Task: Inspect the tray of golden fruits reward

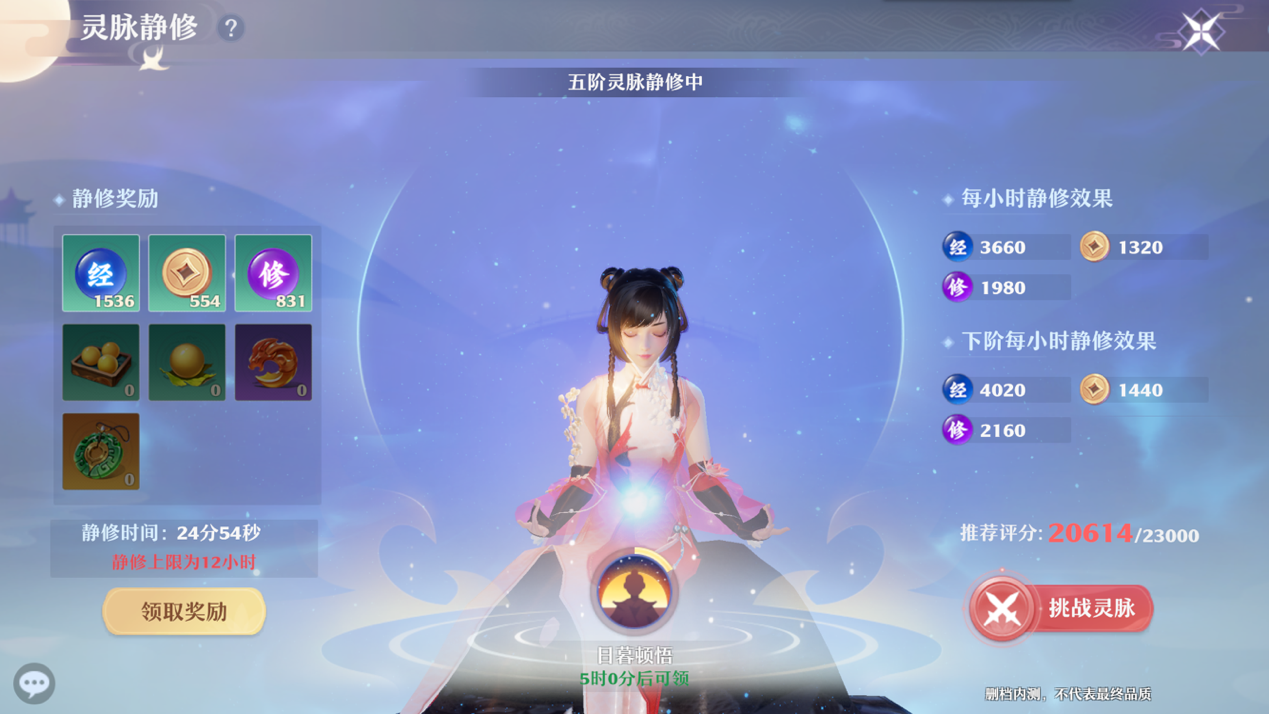Action: click(x=101, y=362)
